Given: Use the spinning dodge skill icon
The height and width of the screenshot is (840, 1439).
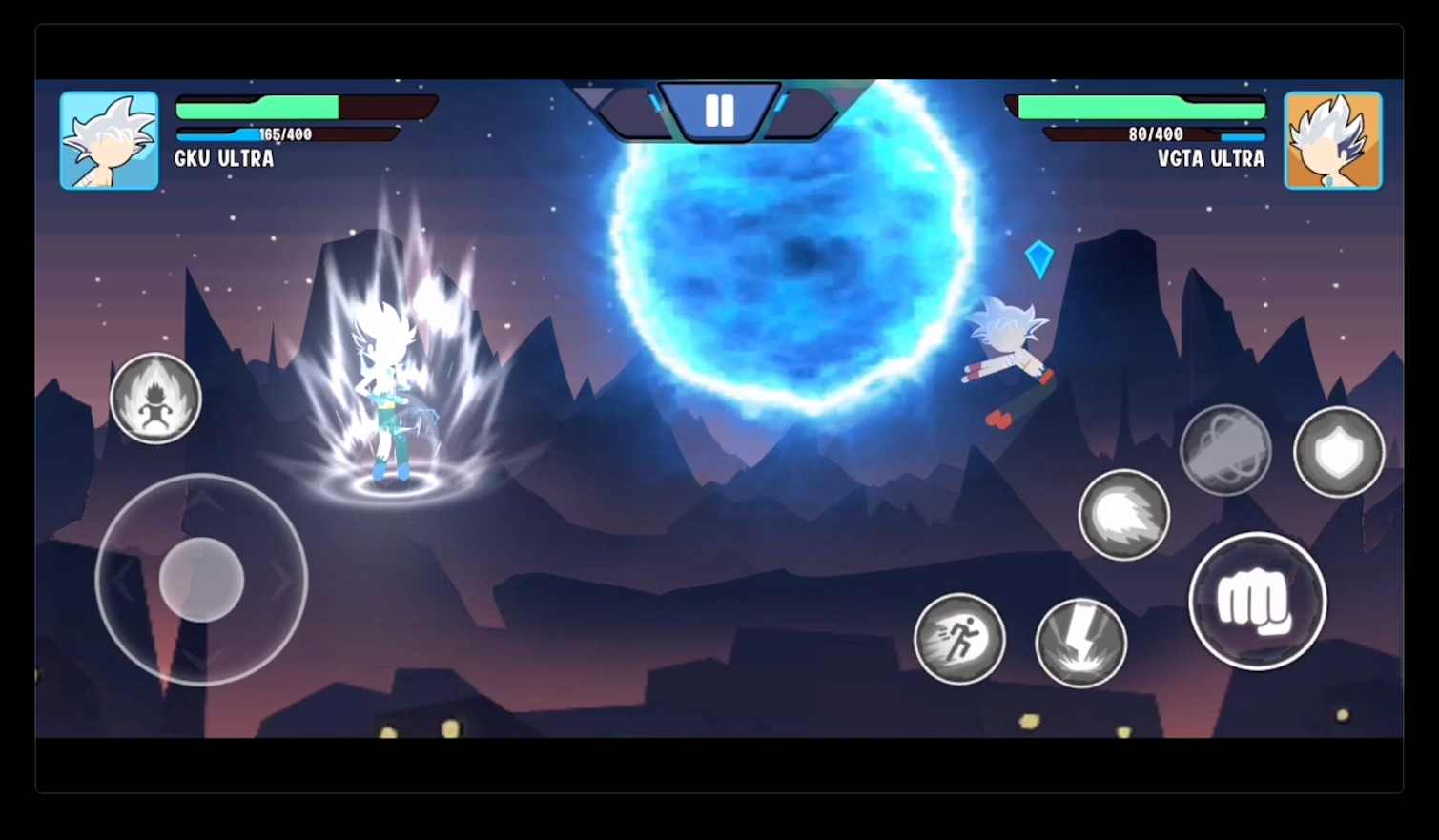Looking at the screenshot, I should tap(1225, 450).
